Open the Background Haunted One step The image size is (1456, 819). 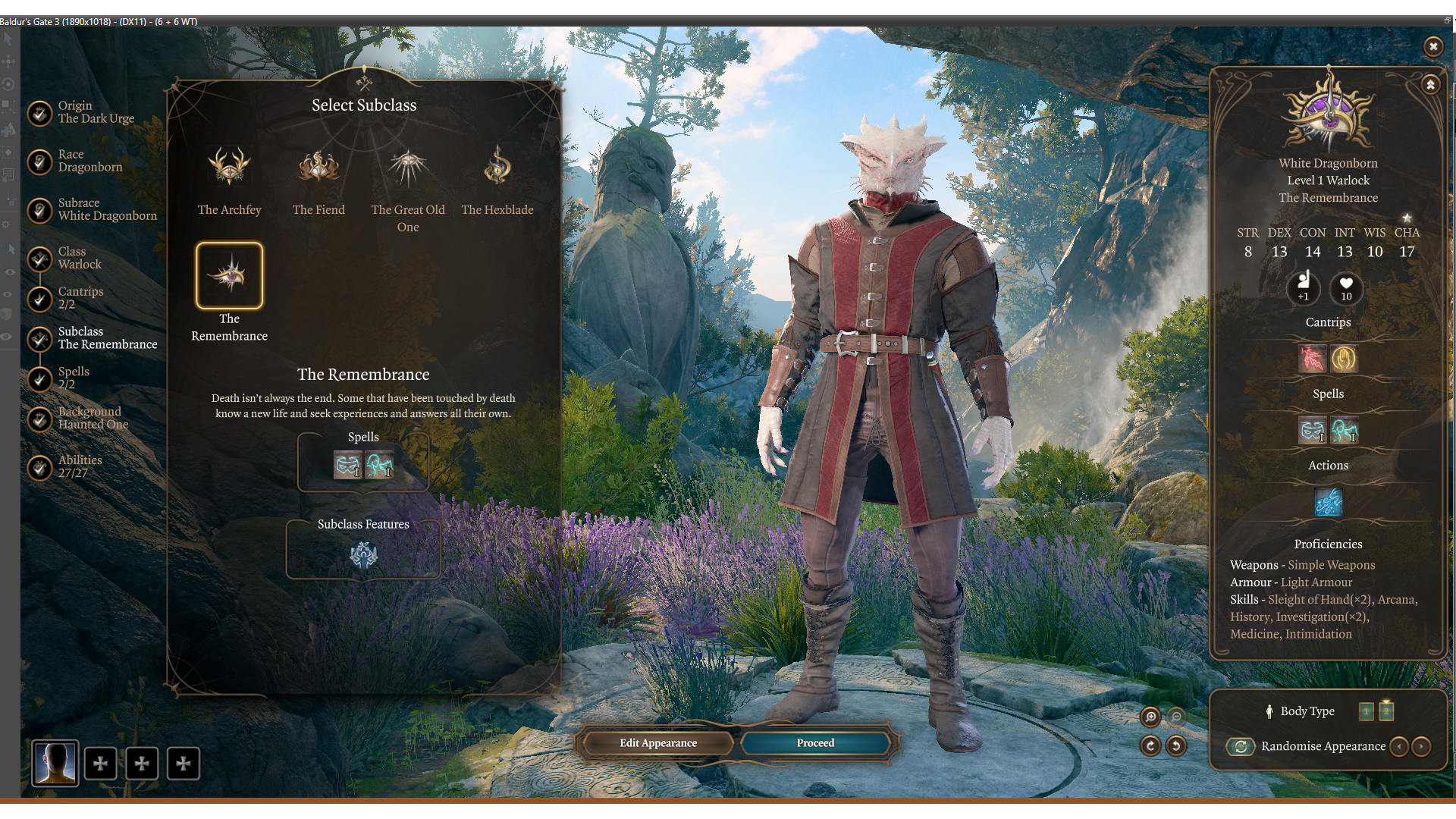coord(93,418)
